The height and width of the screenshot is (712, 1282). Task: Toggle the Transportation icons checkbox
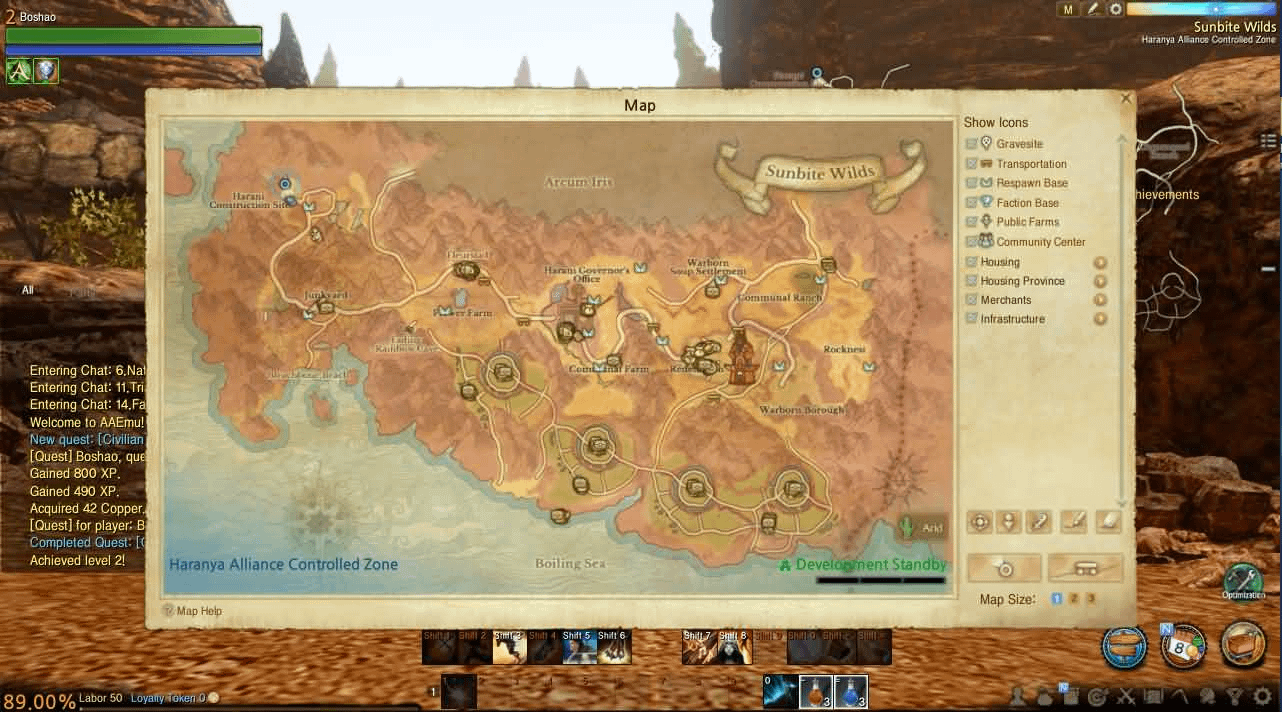(971, 164)
